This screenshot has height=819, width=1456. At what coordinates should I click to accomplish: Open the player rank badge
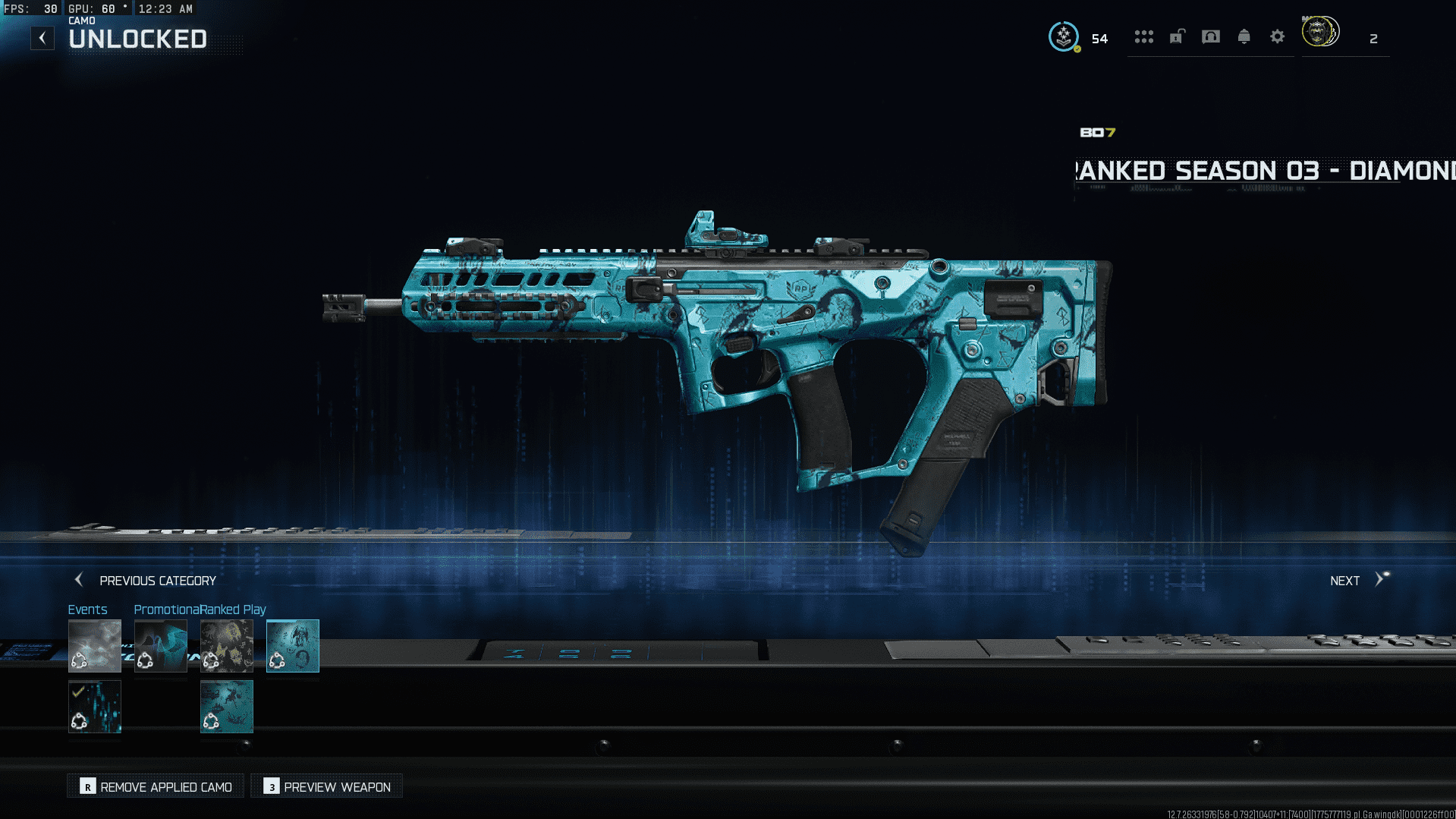click(1064, 36)
